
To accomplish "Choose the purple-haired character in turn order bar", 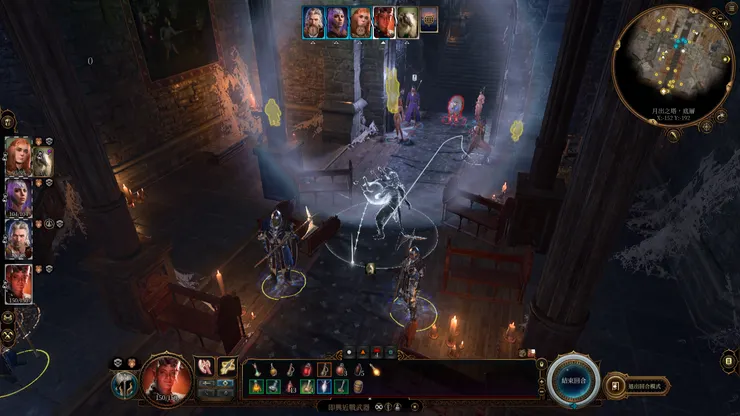I will [337, 21].
